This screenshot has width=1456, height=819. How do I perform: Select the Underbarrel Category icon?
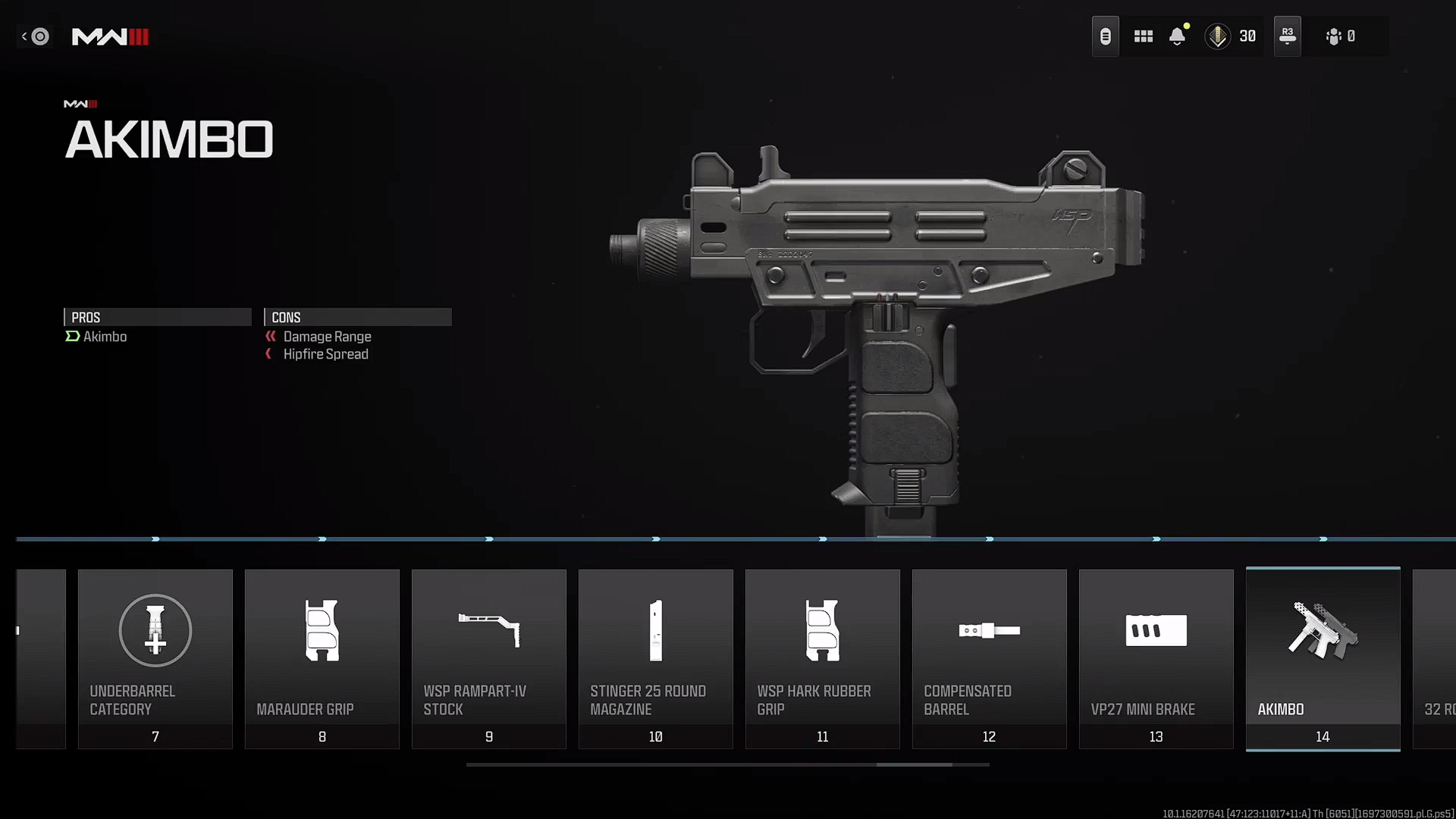155,630
